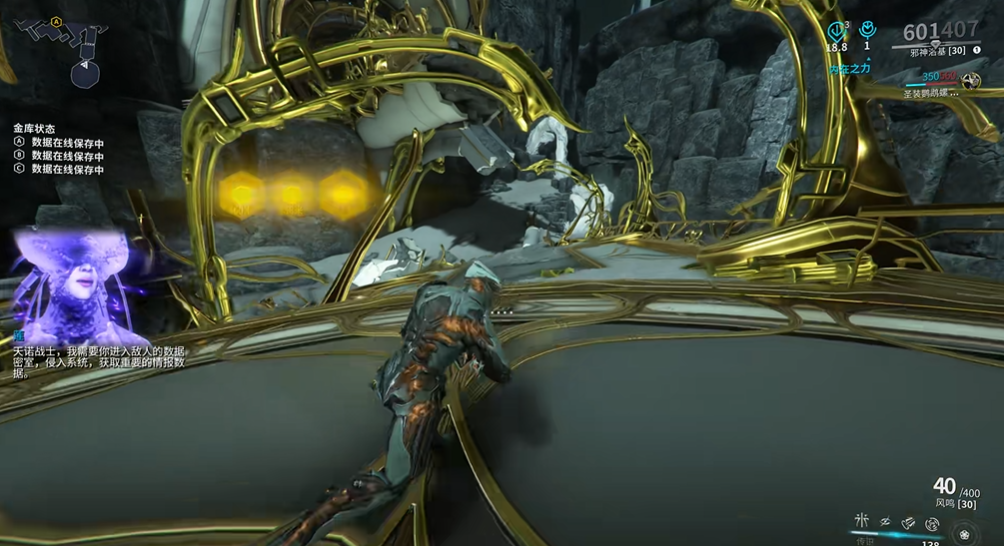Image resolution: width=1004 pixels, height=546 pixels.
Task: Activate the third warframe ability icon
Action: 908,522
